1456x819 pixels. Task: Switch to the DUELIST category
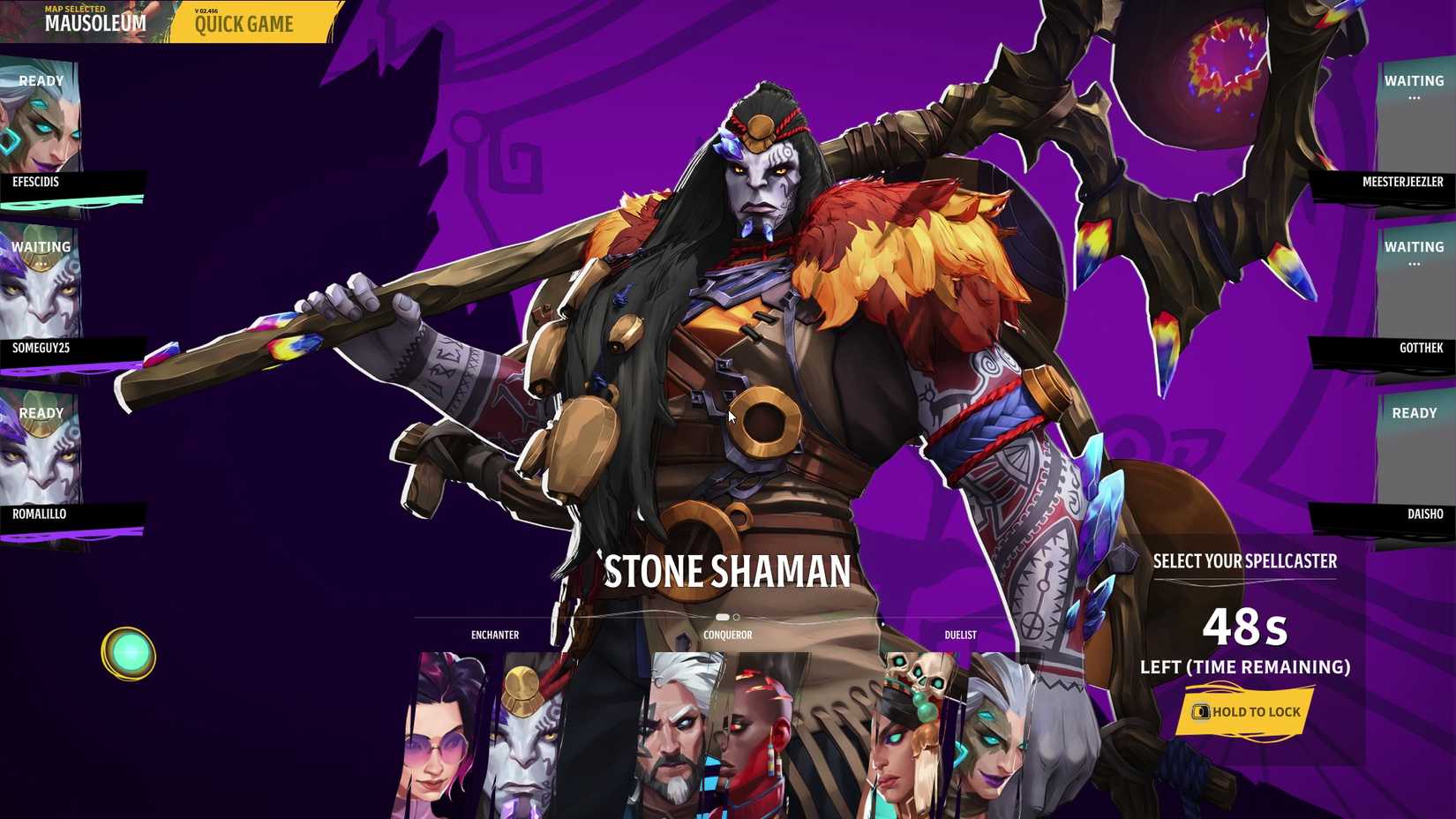pos(961,634)
